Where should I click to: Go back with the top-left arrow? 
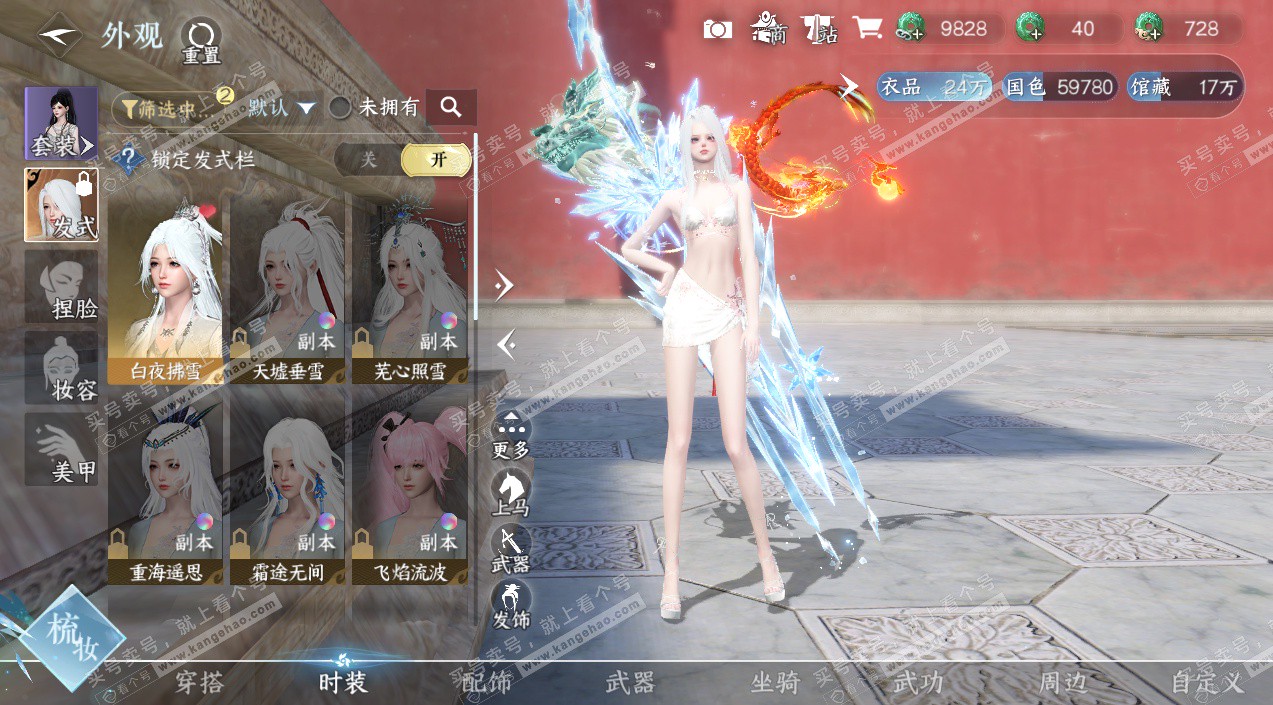tap(60, 35)
